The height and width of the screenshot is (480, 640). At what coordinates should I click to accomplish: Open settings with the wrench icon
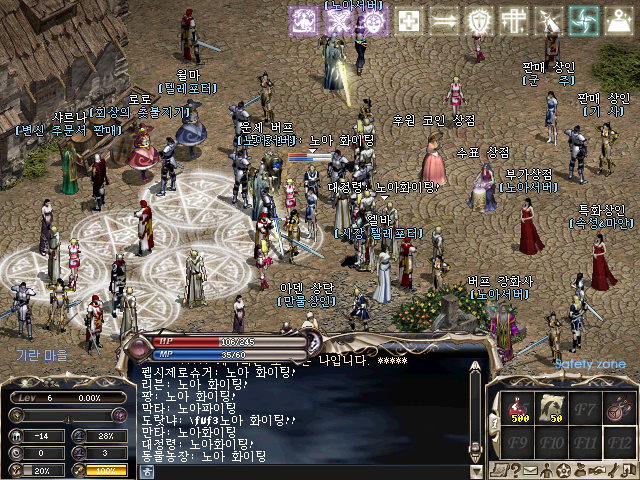pyautogui.click(x=614, y=468)
